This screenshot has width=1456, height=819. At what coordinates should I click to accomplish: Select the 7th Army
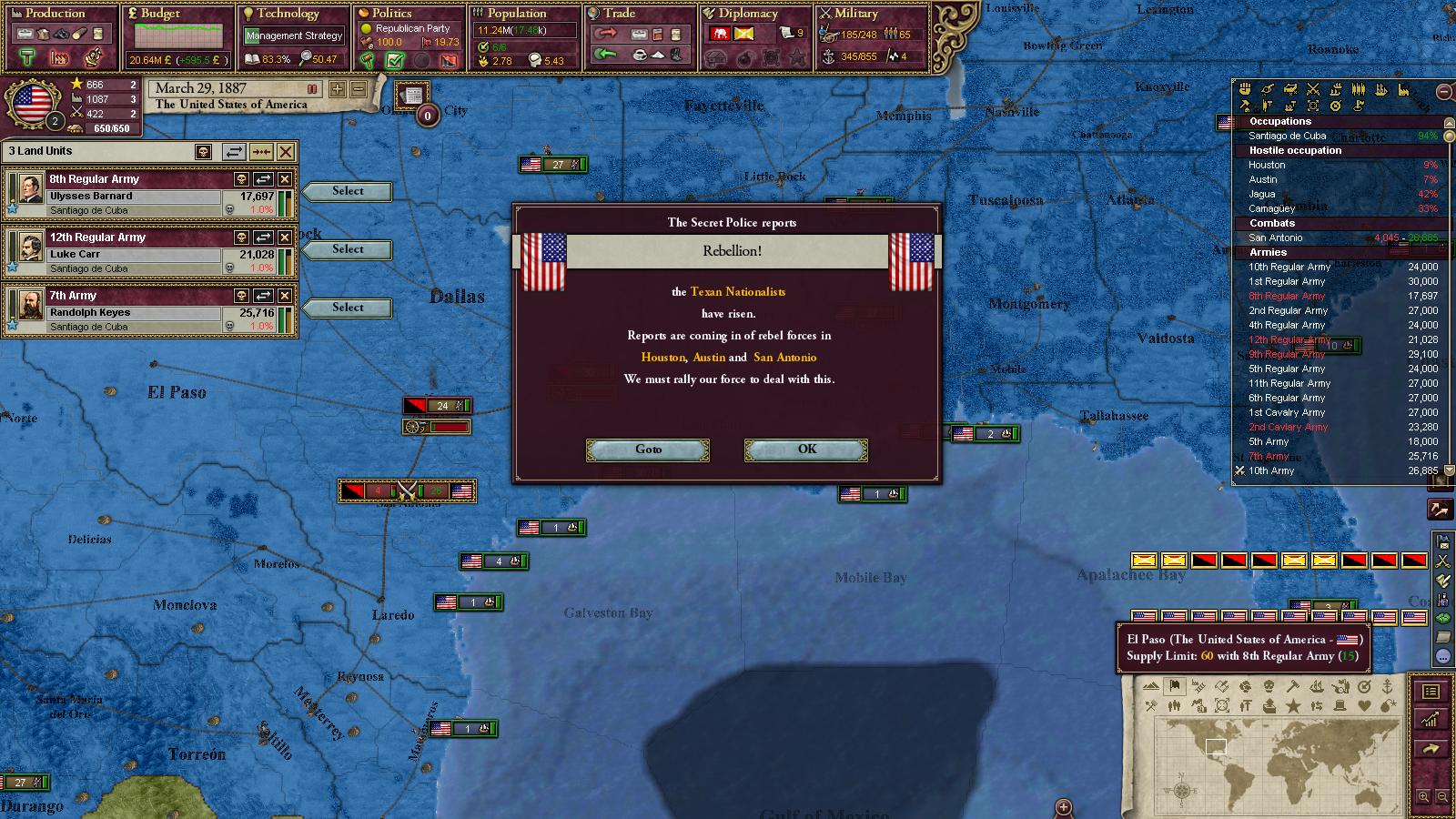pos(347,308)
